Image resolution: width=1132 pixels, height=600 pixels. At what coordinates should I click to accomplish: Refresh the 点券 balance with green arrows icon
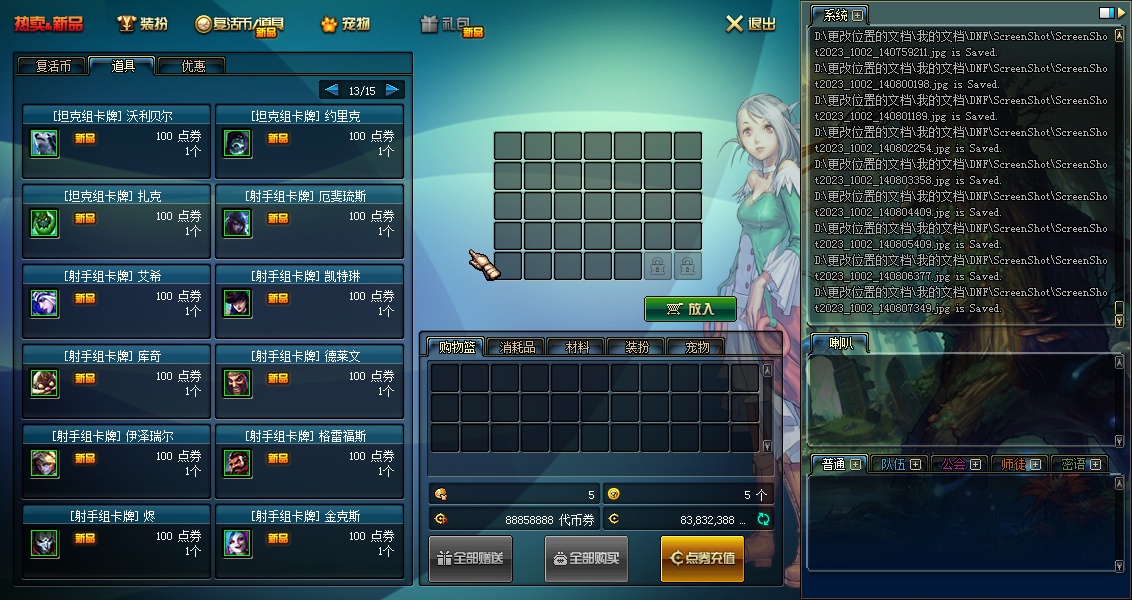764,519
